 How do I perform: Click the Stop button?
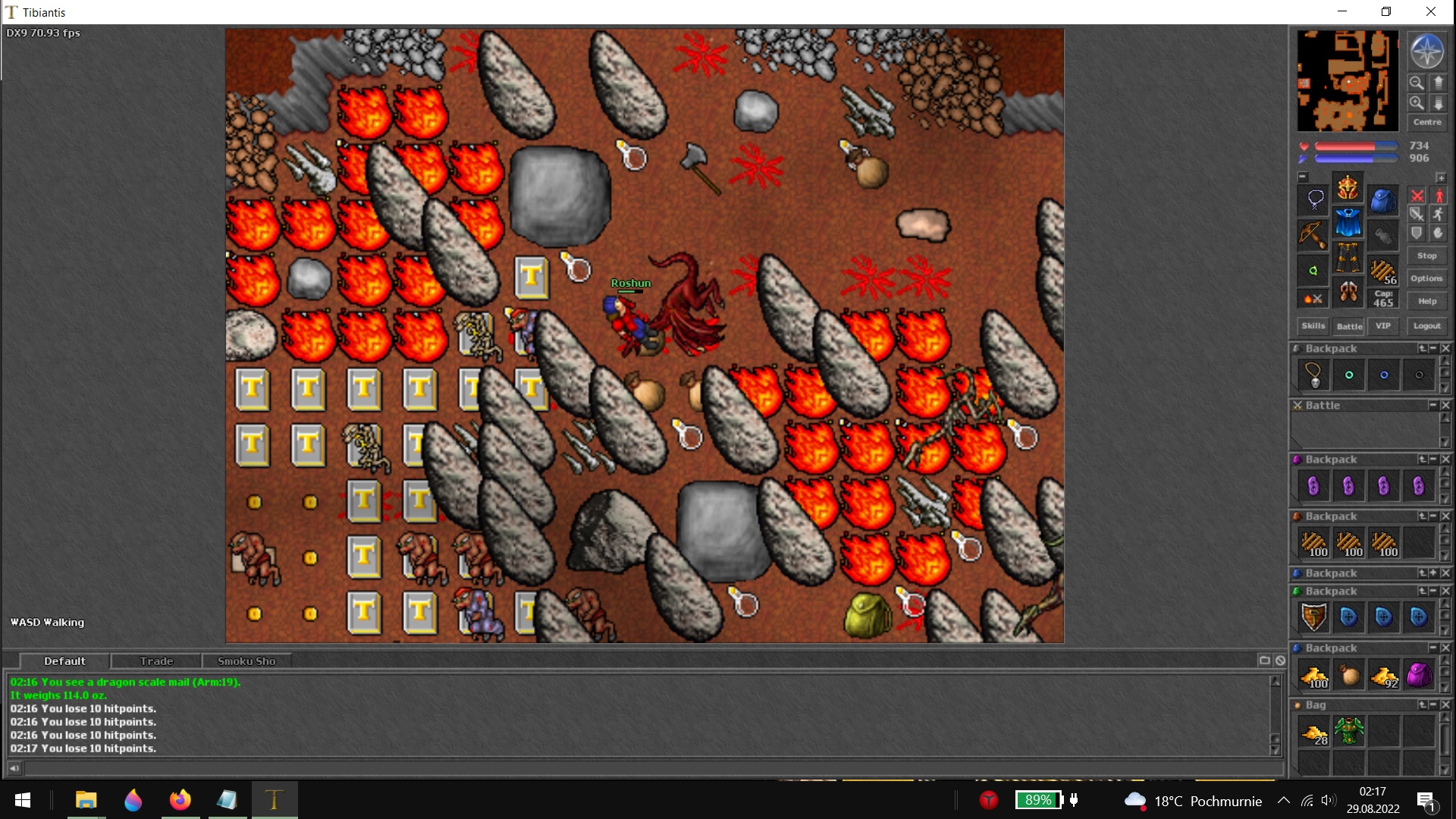click(x=1426, y=256)
